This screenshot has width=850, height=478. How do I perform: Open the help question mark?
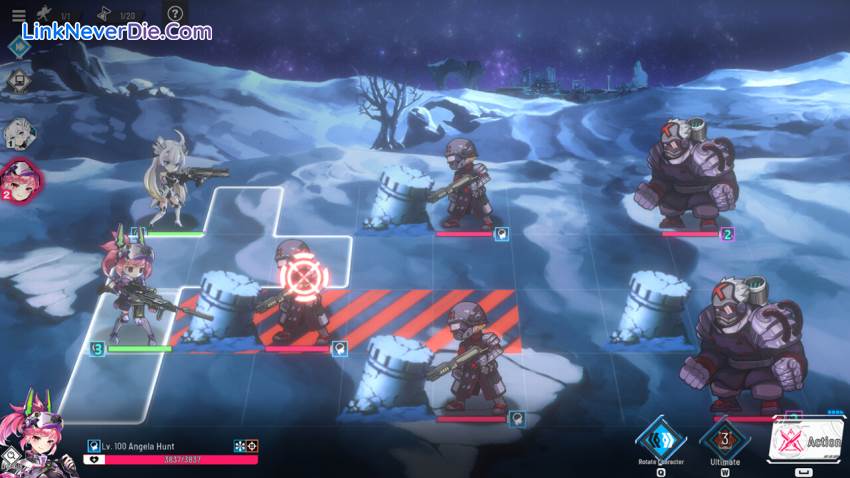175,14
